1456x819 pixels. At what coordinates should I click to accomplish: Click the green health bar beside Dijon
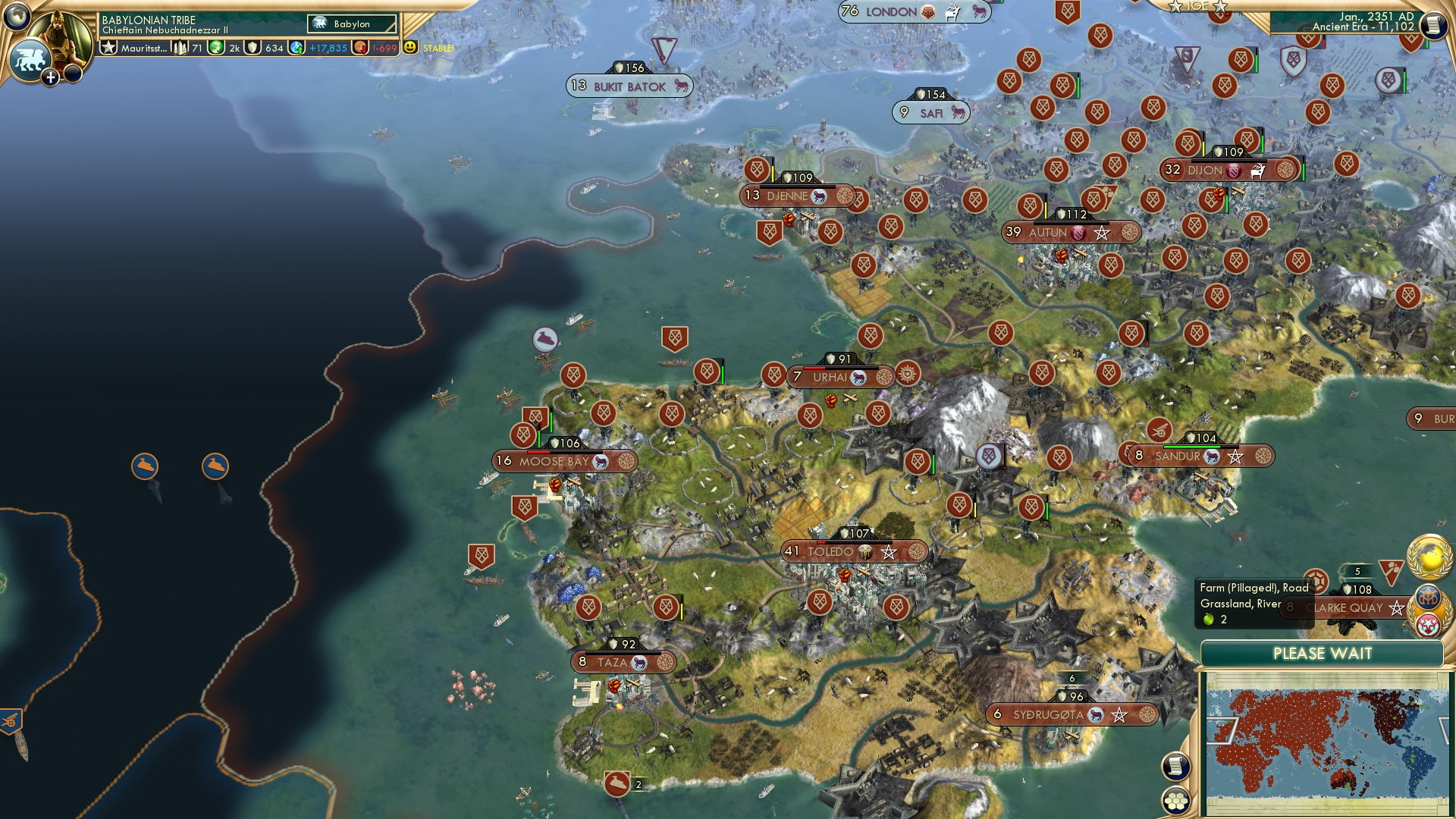click(1304, 173)
